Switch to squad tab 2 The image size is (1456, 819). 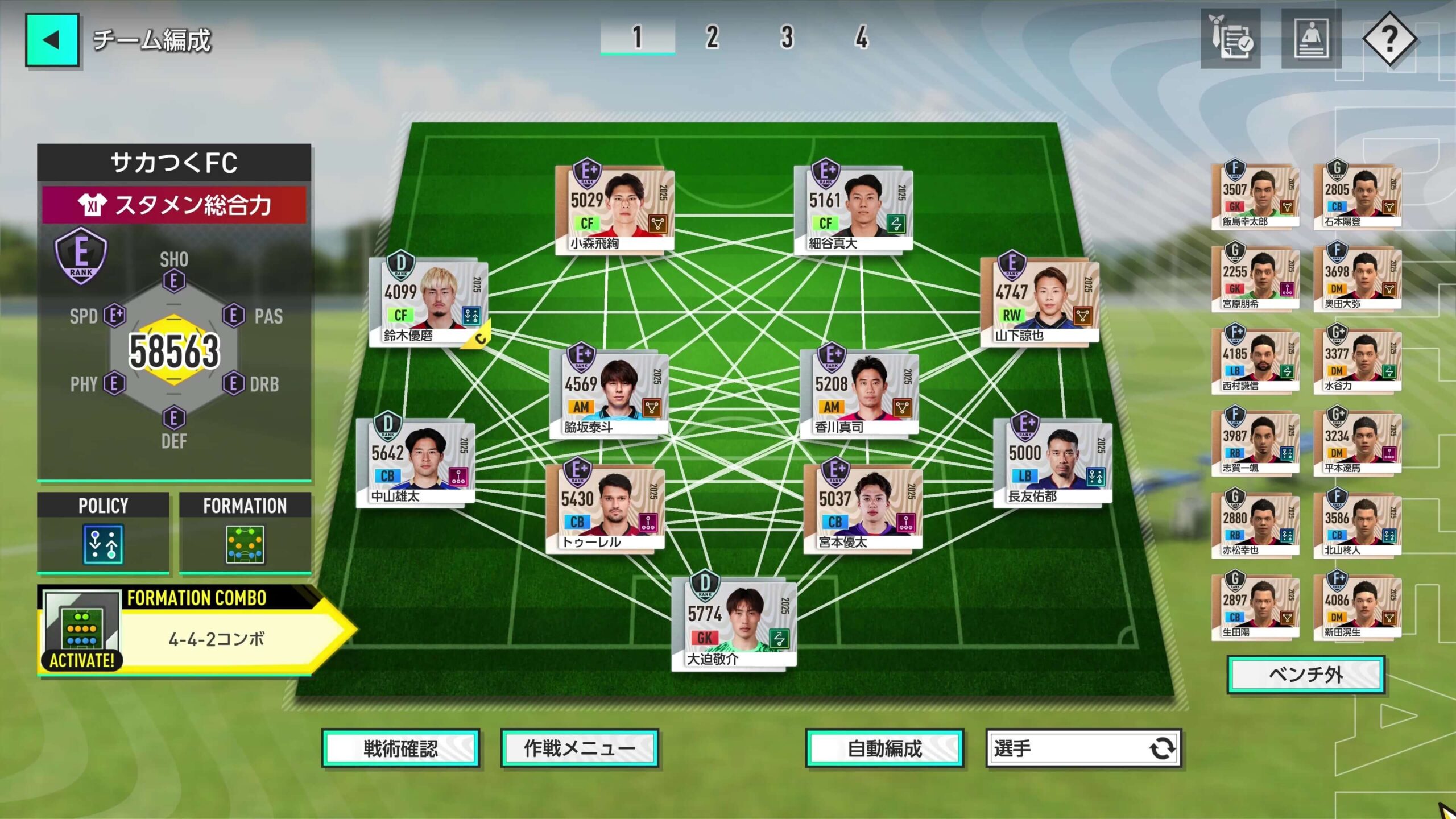pyautogui.click(x=710, y=36)
